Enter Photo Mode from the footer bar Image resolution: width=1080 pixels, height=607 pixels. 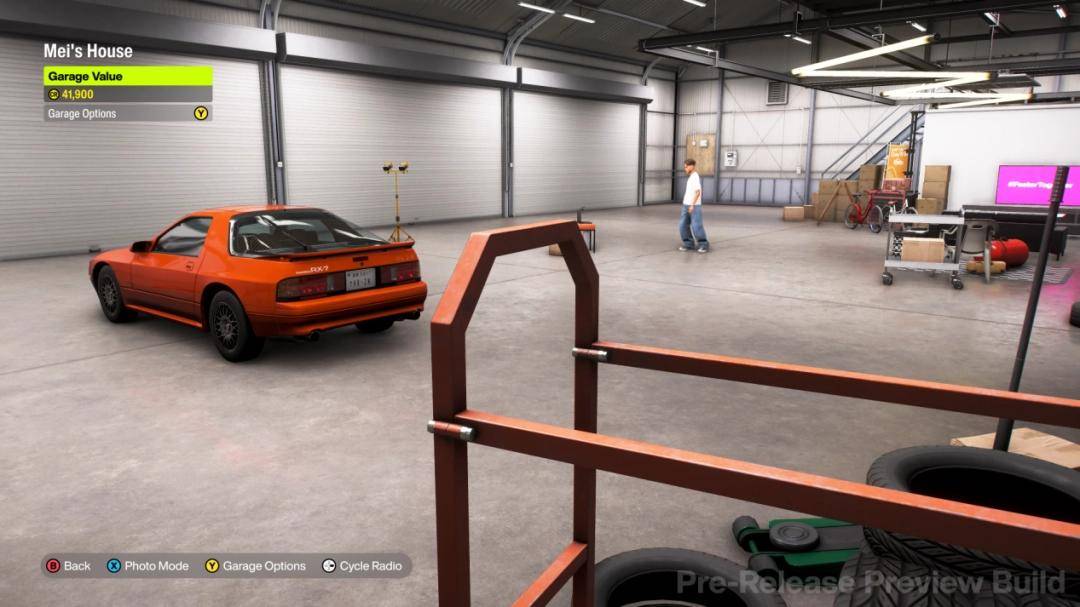148,566
